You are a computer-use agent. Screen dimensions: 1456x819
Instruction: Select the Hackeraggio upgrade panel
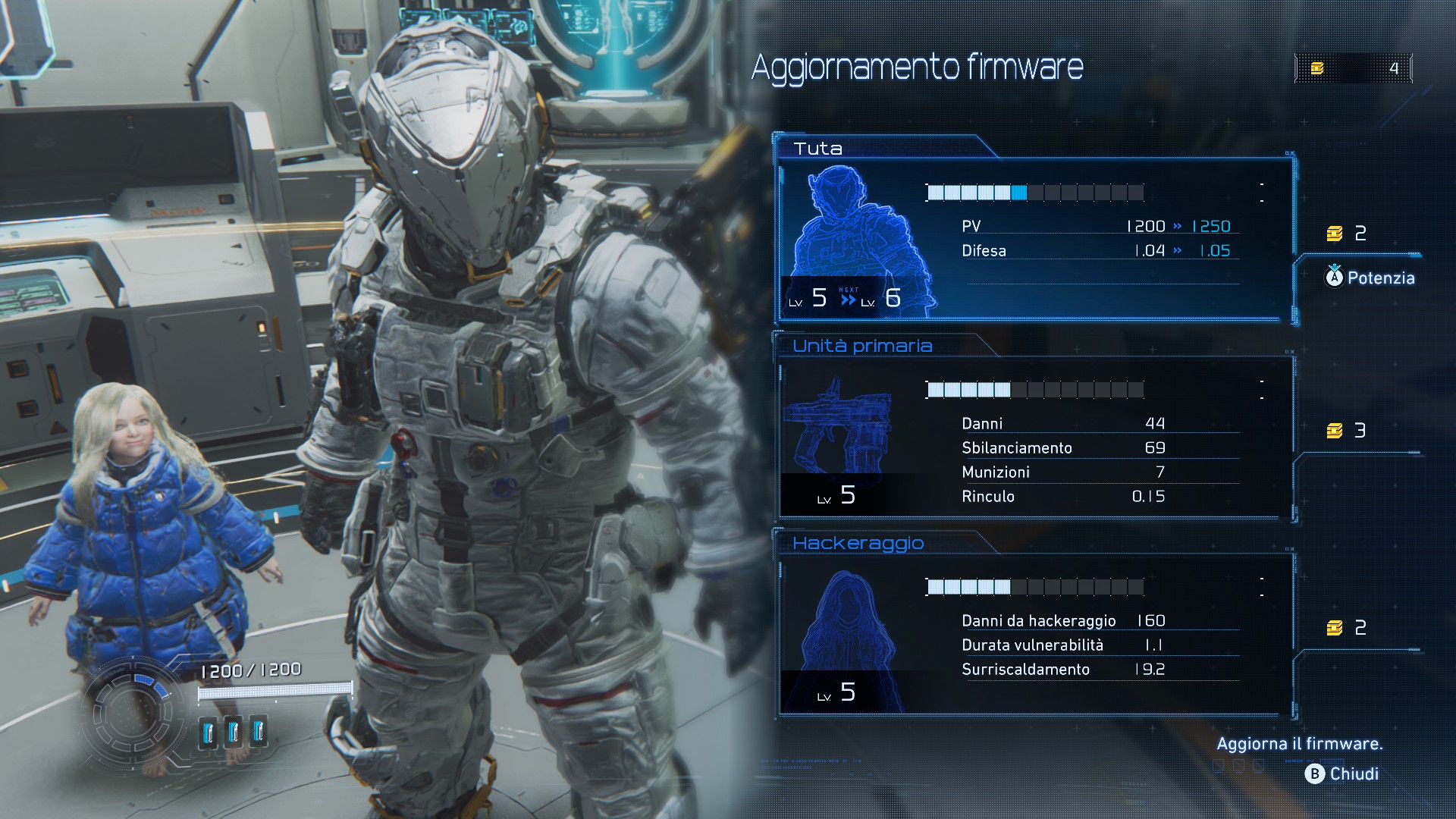[x=1035, y=635]
